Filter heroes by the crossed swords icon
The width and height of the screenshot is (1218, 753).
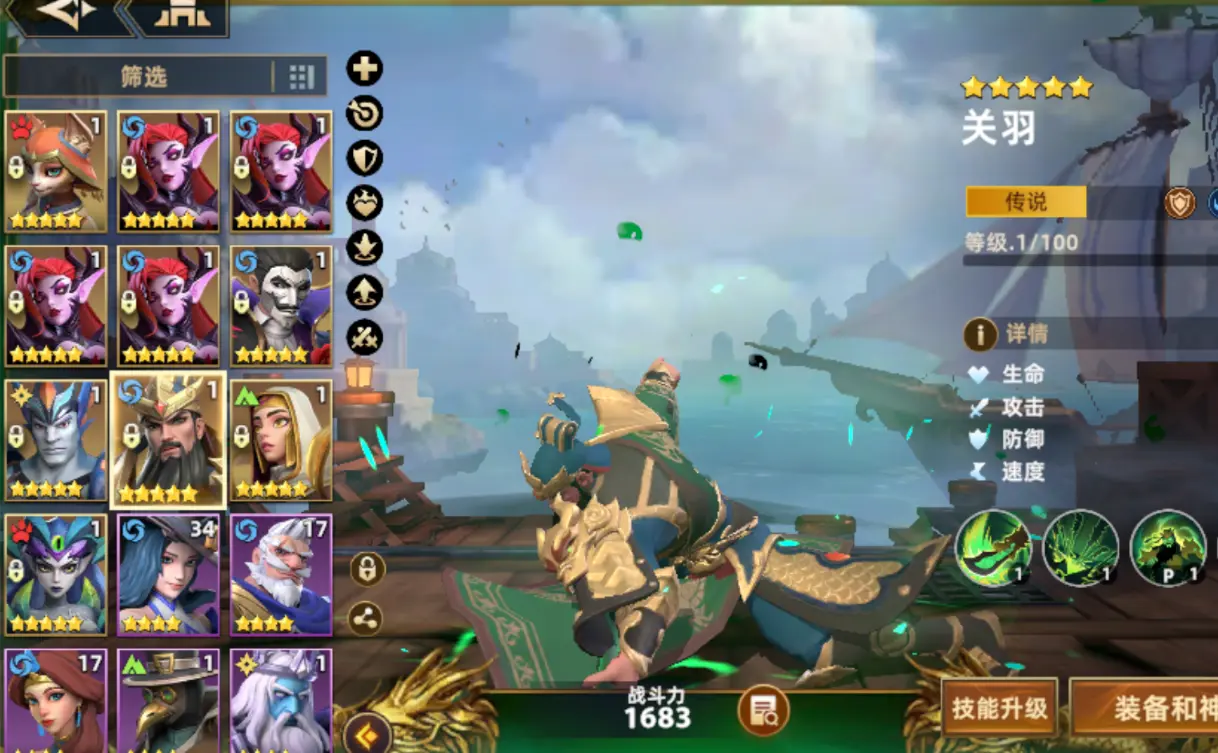coord(364,337)
